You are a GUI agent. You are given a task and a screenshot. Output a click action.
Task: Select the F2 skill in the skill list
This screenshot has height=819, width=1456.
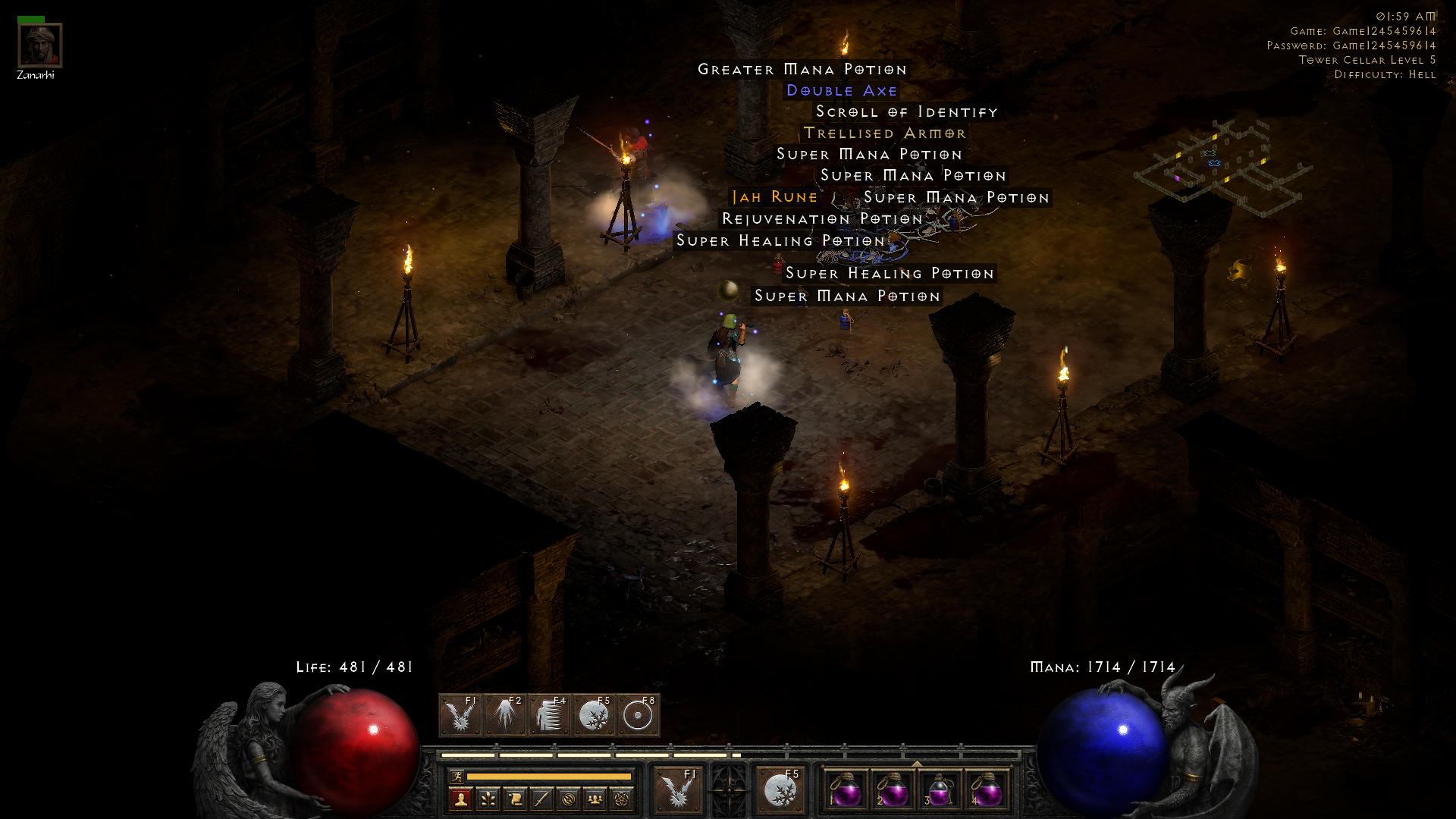click(505, 715)
